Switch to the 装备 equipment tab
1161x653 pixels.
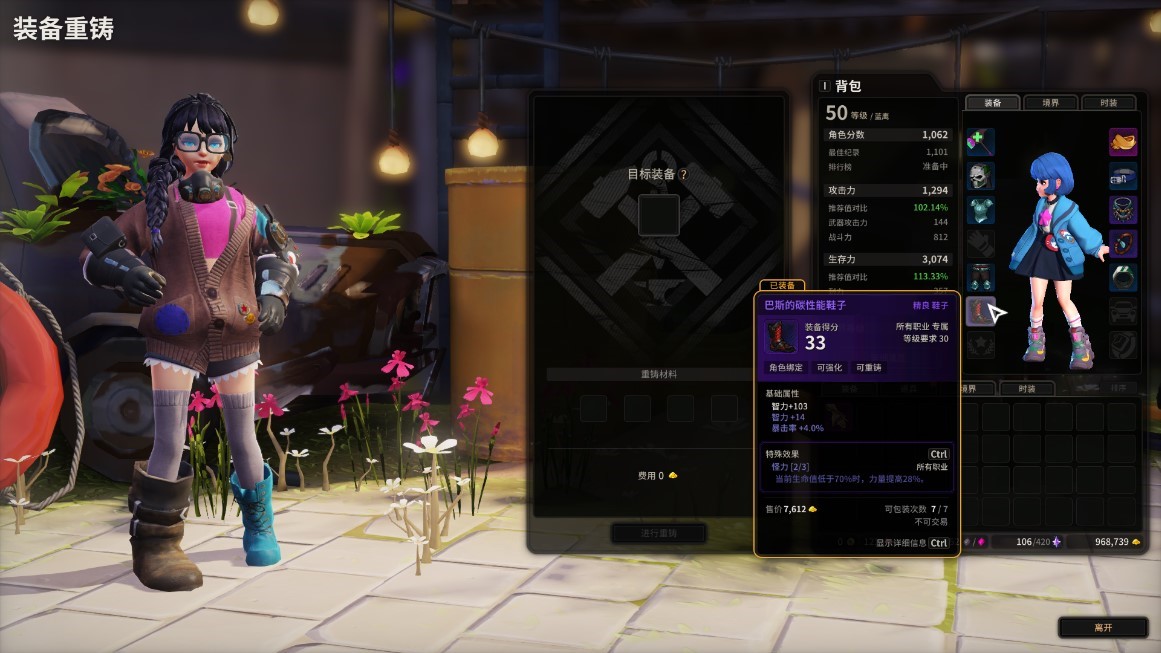pos(992,102)
